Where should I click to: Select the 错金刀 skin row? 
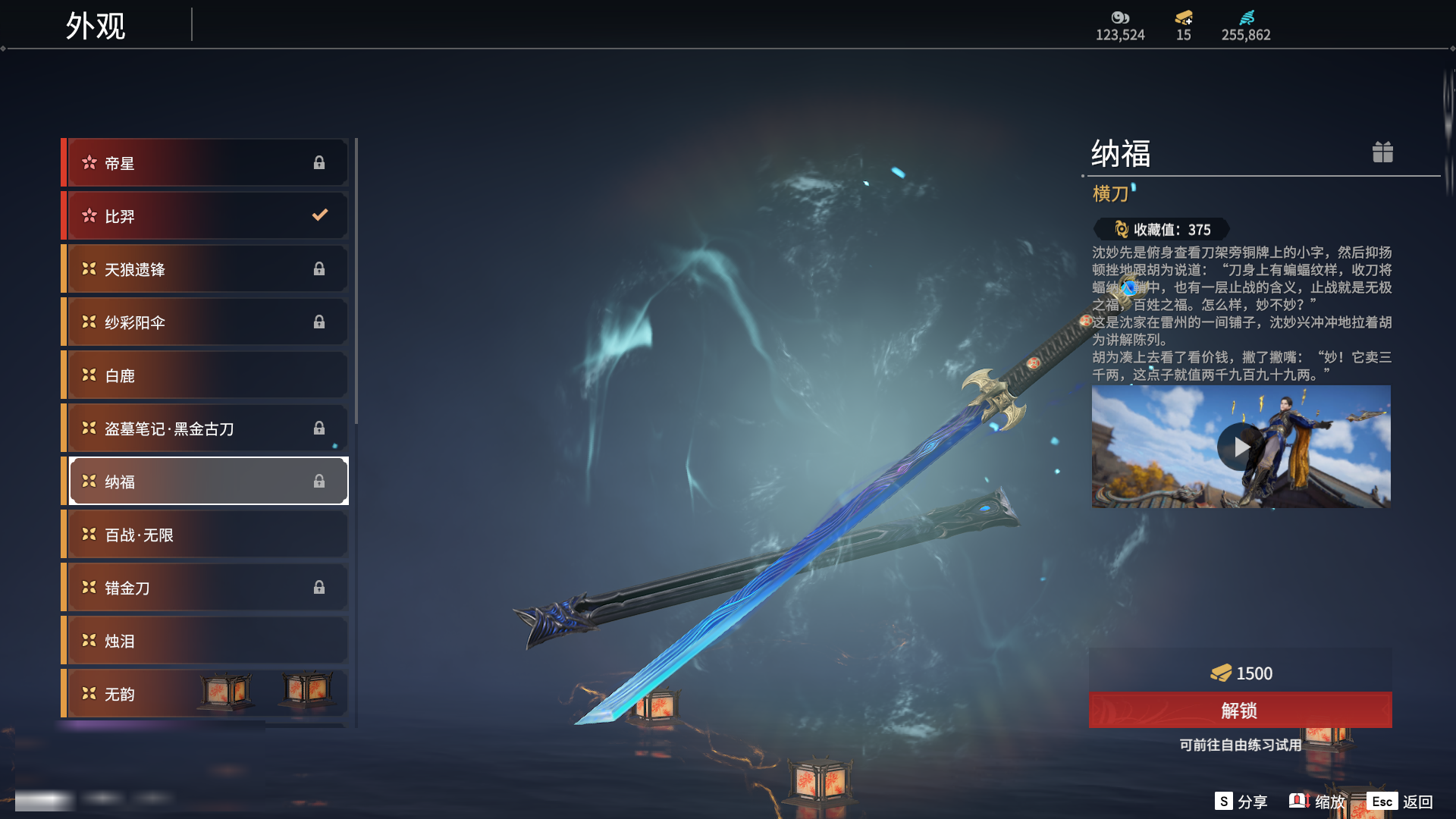point(206,588)
